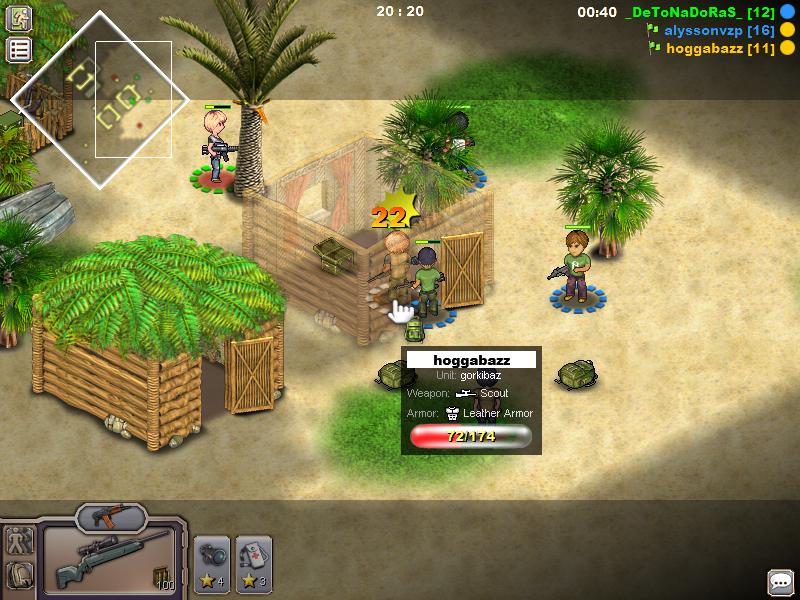Use the grenade item with 4 stars
This screenshot has width=800, height=600.
tap(211, 564)
